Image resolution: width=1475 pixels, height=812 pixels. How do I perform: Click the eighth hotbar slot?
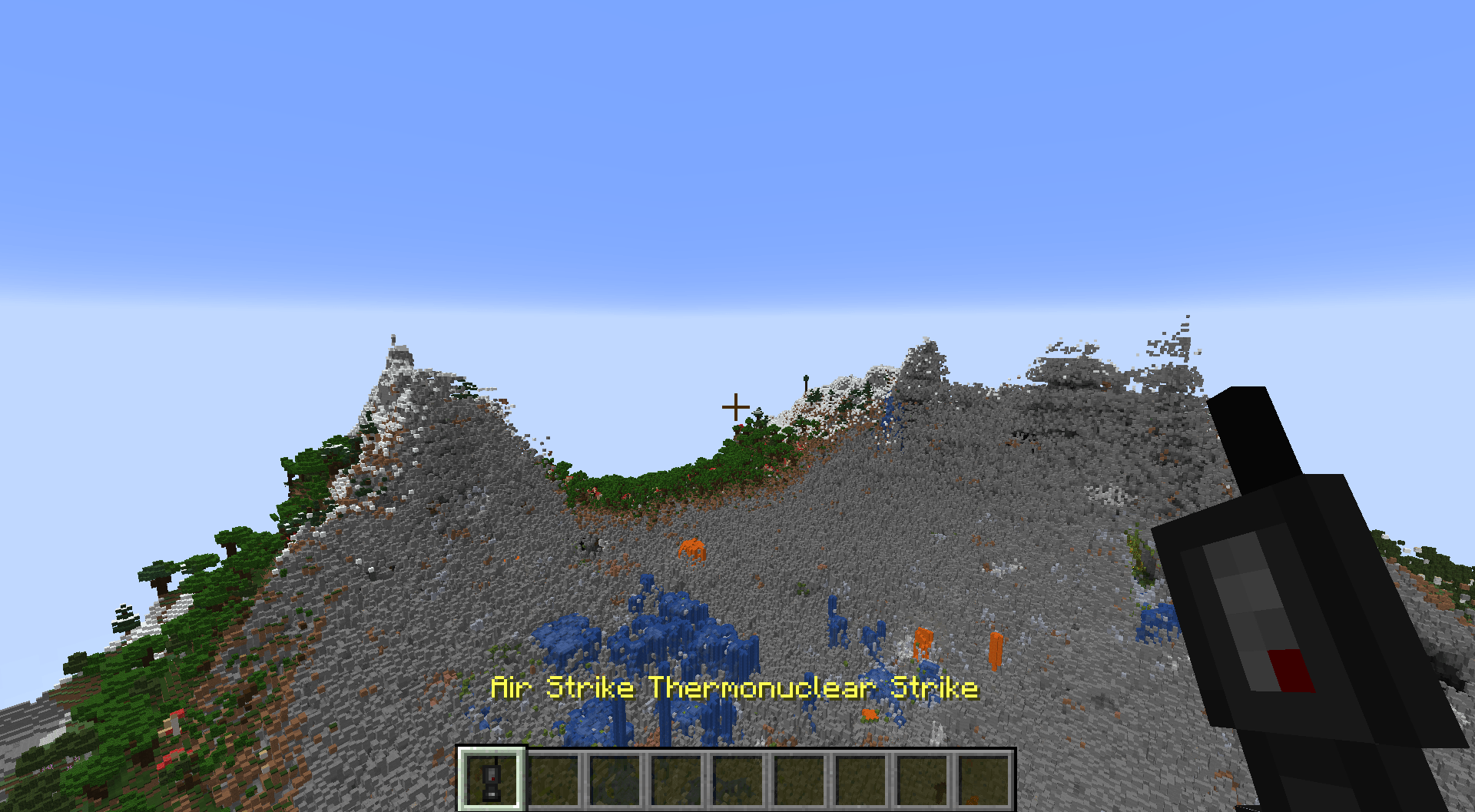924,777
